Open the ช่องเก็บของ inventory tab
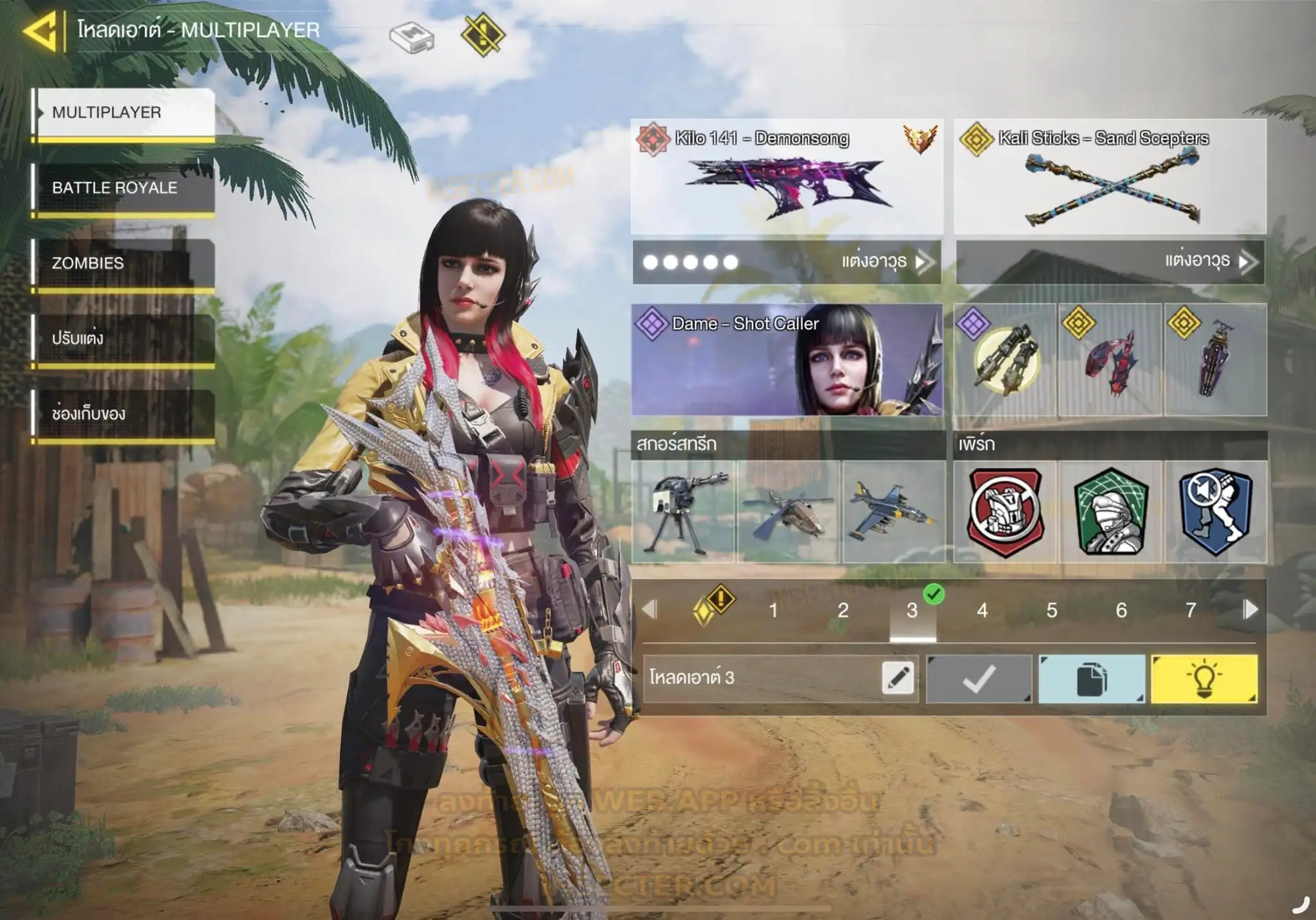 (x=123, y=413)
